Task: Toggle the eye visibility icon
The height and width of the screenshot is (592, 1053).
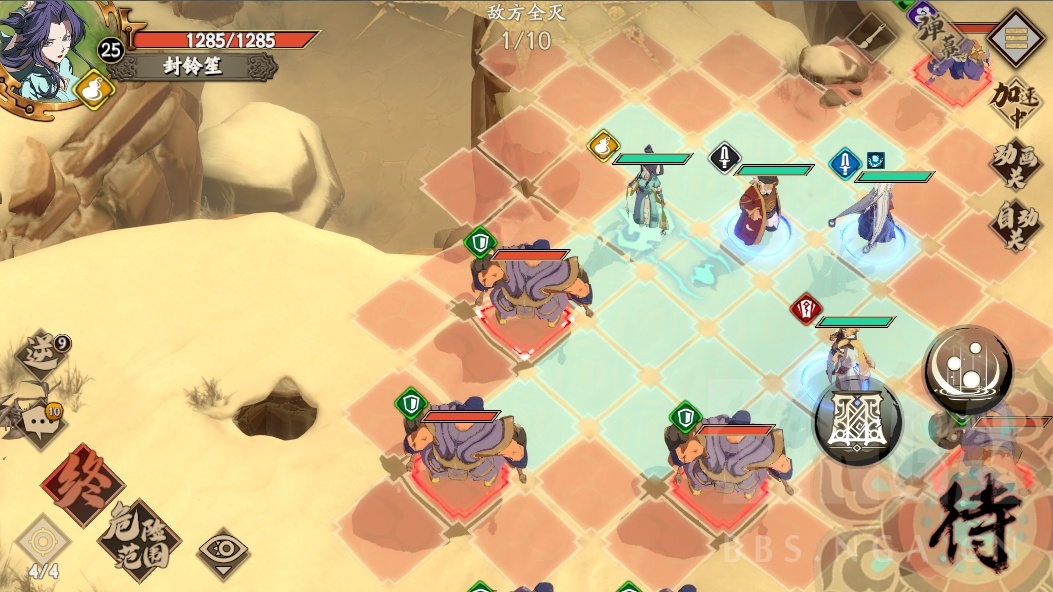Action: click(223, 549)
